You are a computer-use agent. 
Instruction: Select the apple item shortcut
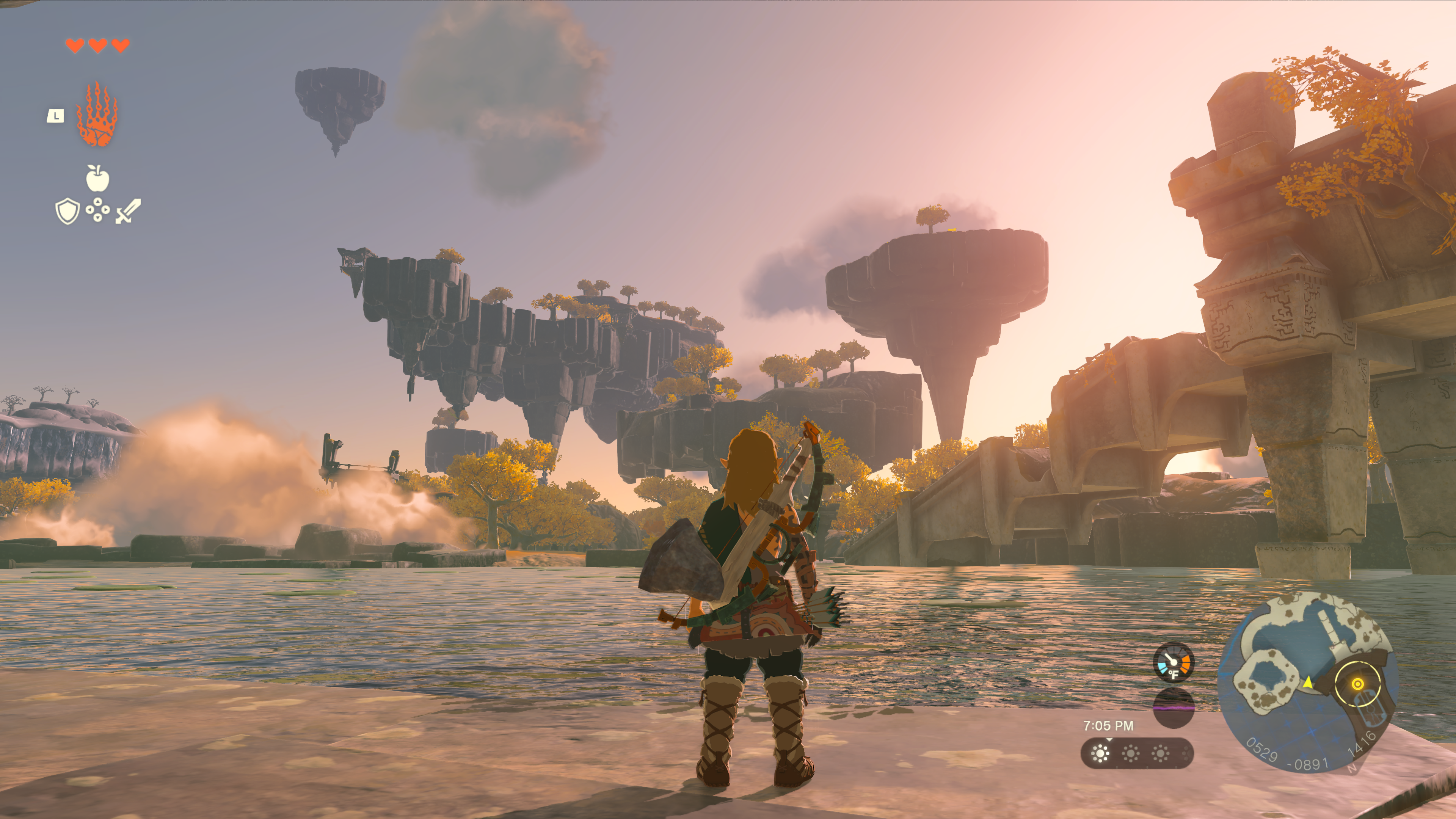click(97, 179)
